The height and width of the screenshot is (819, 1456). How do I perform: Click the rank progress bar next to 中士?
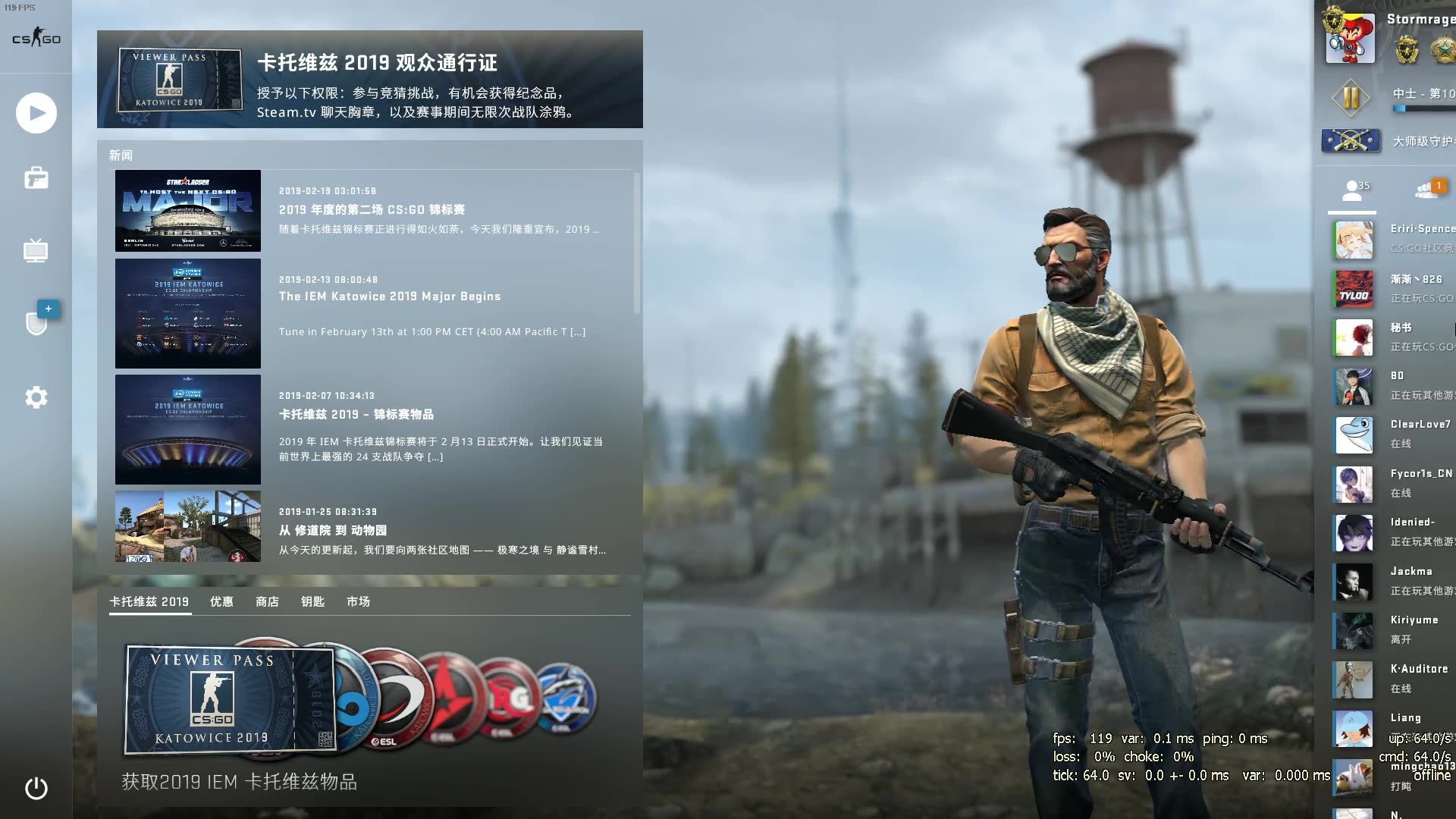coord(1426,108)
